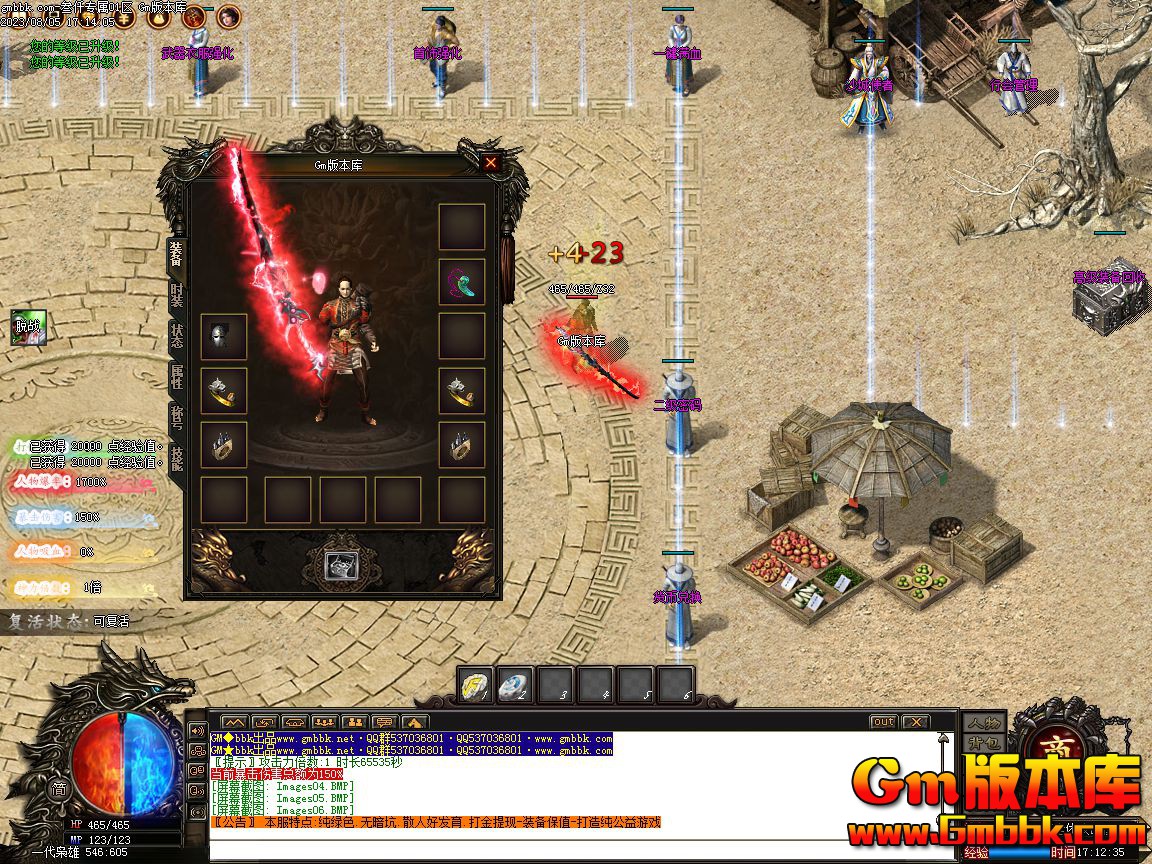1152x864 pixels.
Task: Select the green crescent charm equipment slot
Action: [x=462, y=282]
